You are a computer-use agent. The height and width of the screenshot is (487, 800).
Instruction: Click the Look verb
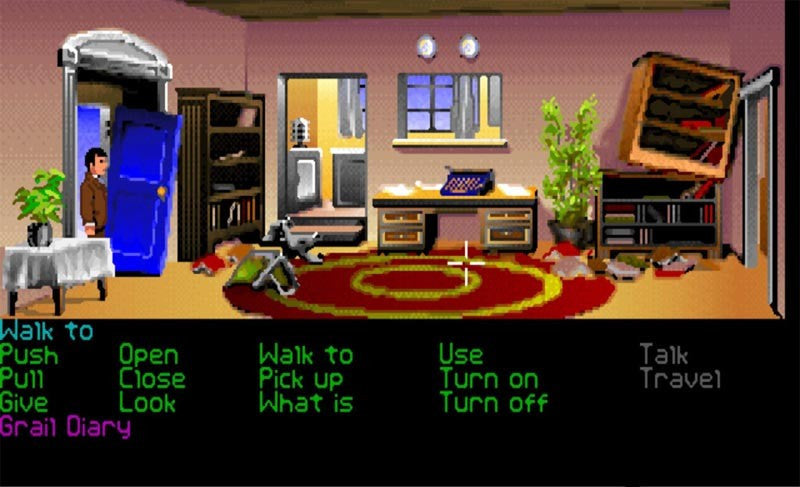[x=147, y=403]
